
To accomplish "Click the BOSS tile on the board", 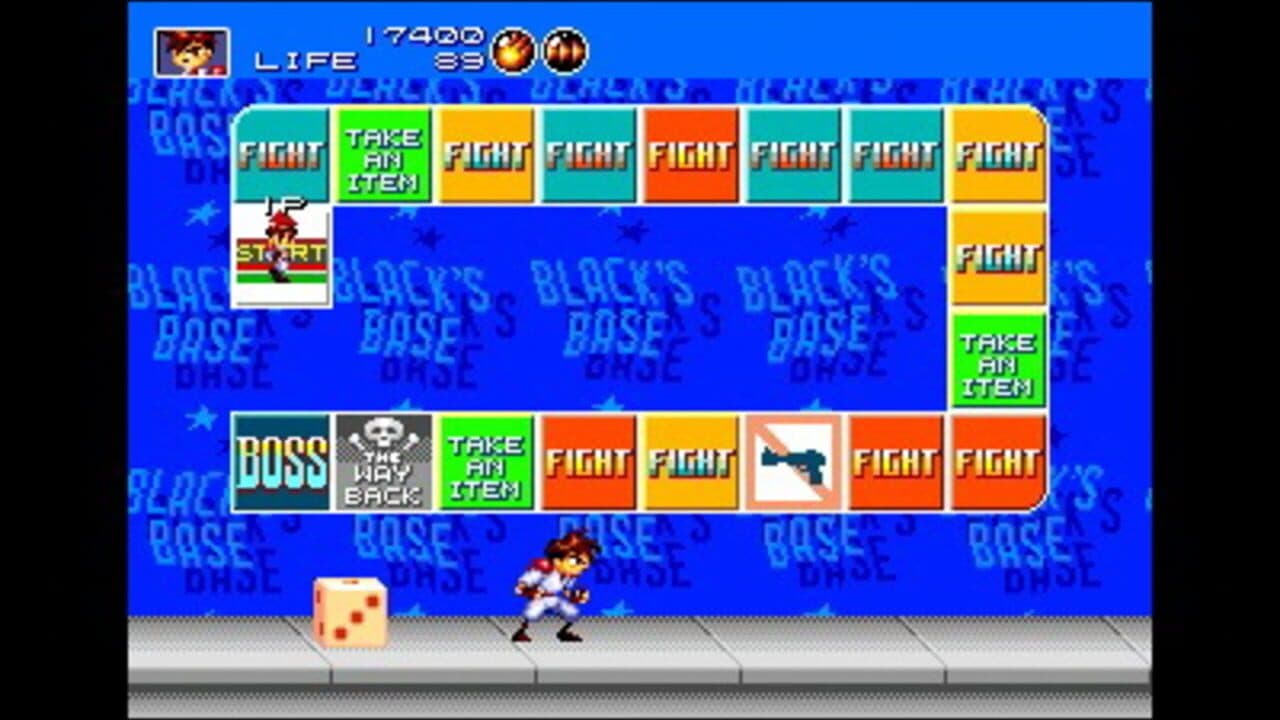I will (x=281, y=462).
